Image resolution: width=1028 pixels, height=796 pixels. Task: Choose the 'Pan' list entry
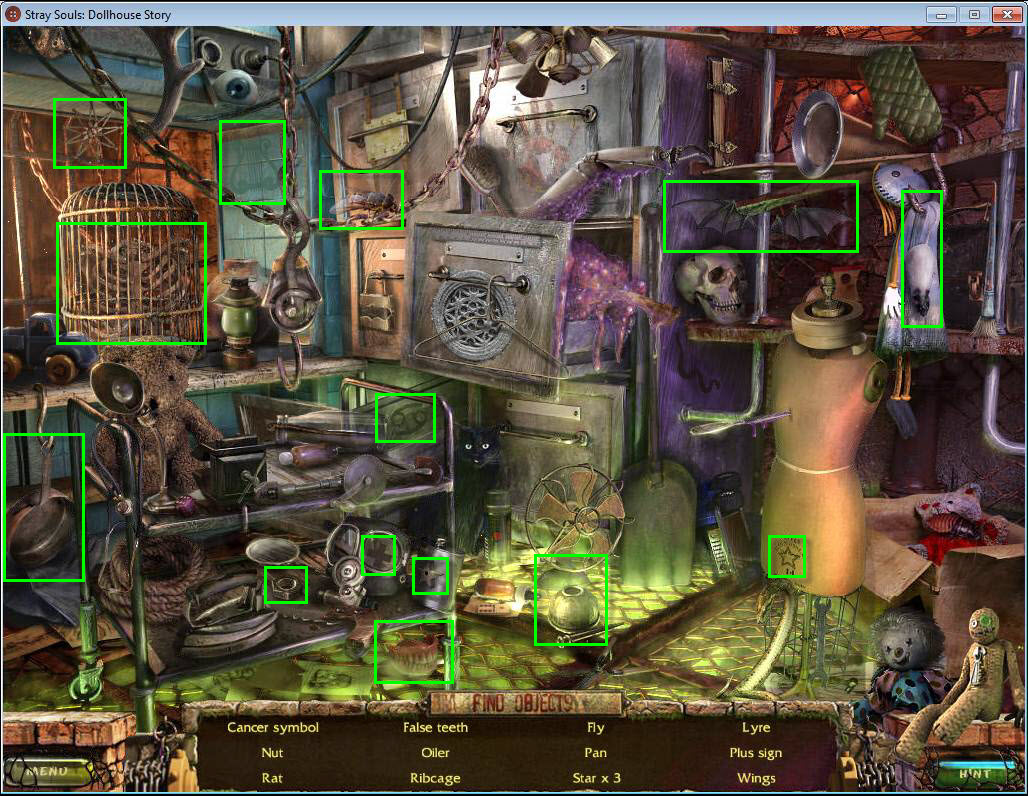[x=595, y=752]
